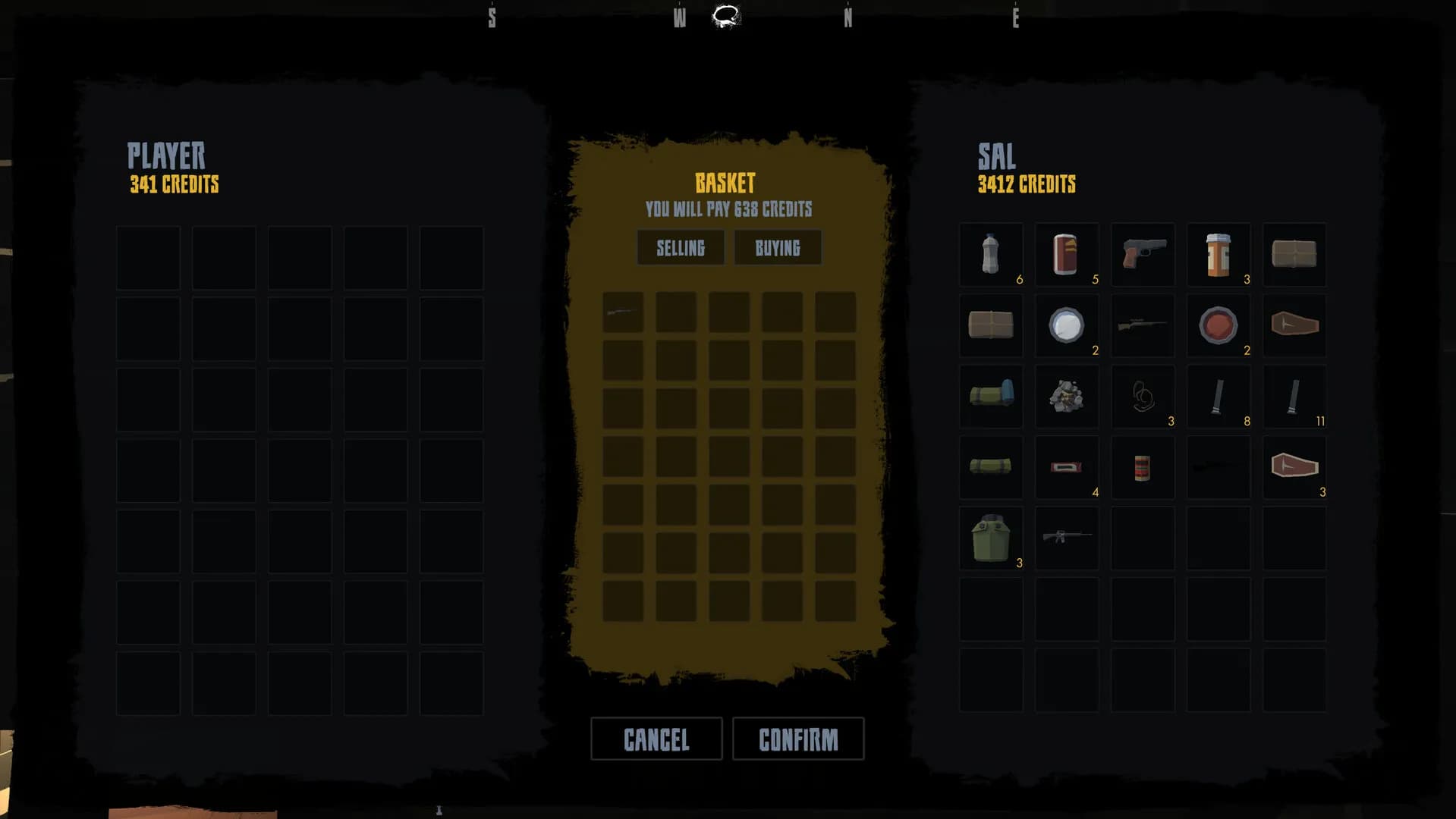Choose the white plate item
This screenshot has width=1456, height=819.
[x=1067, y=325]
